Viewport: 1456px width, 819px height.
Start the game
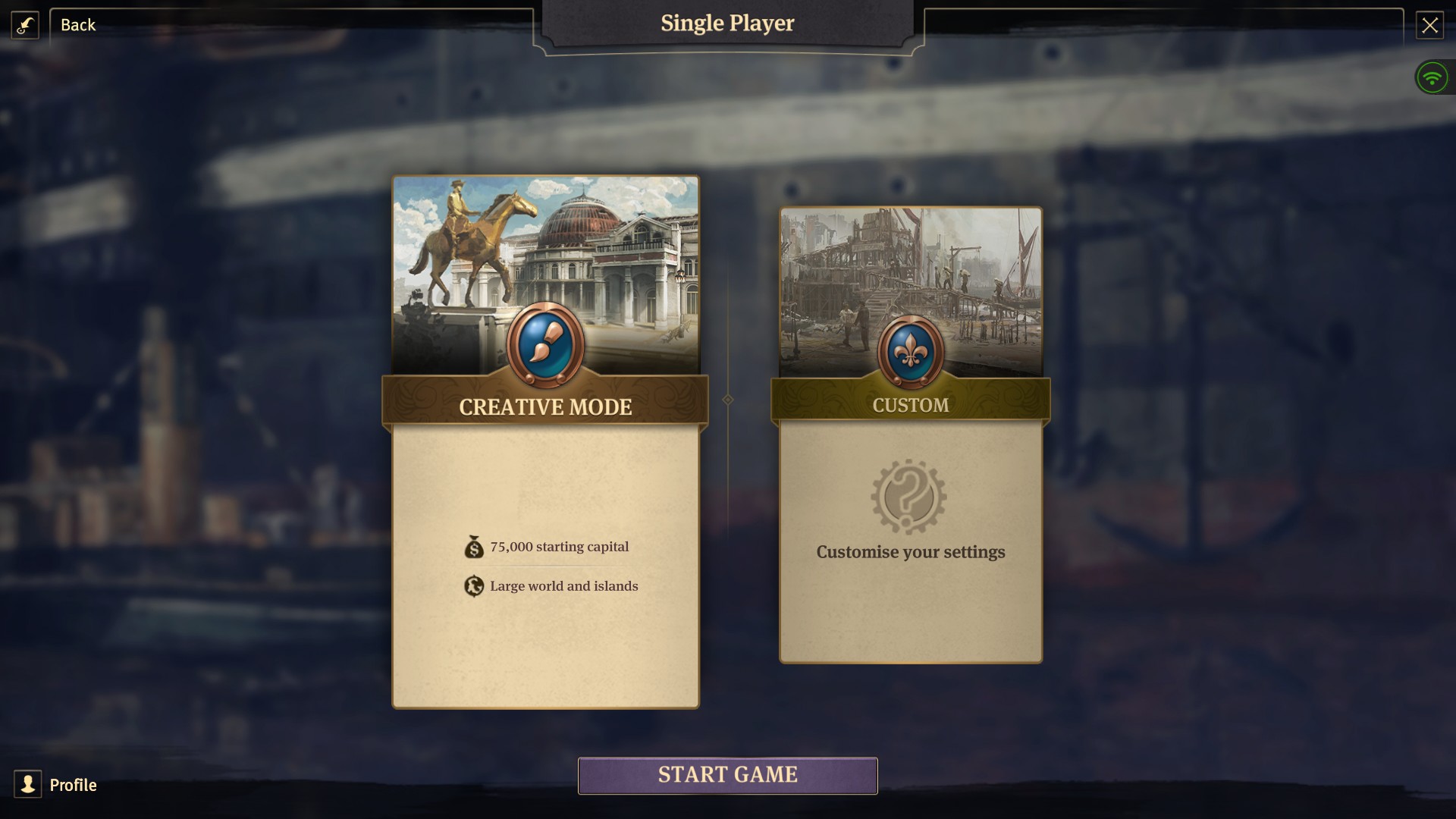tap(727, 775)
